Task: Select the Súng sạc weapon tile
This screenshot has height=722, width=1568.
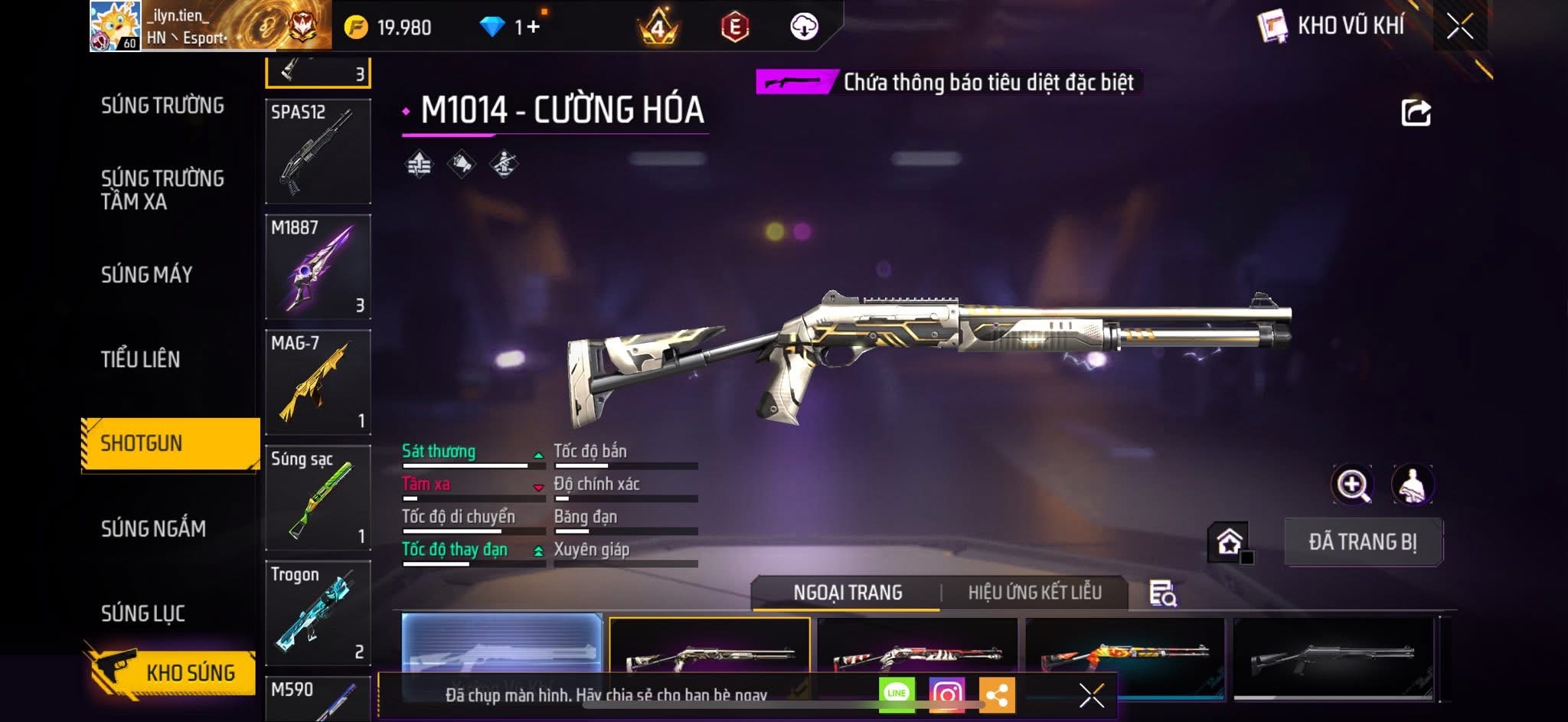Action: click(318, 498)
